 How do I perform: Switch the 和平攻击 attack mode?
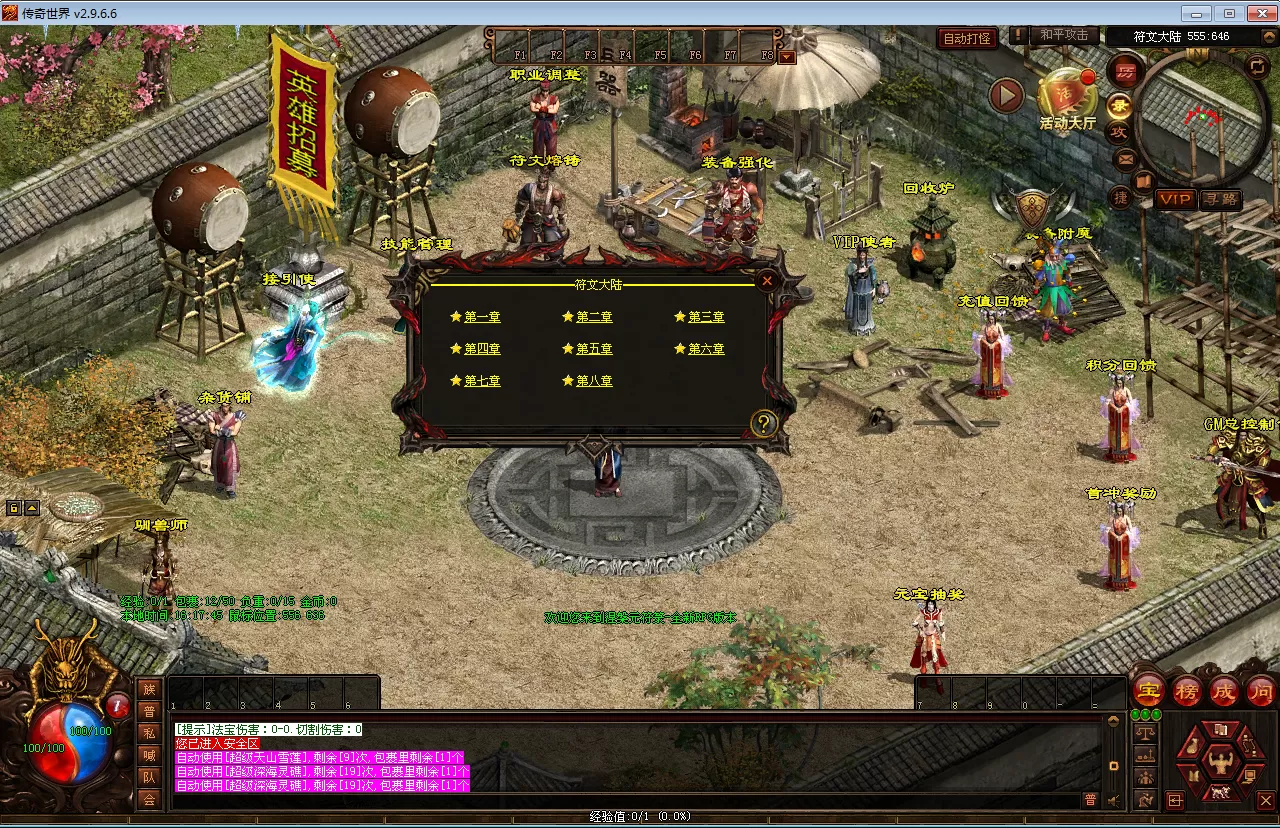pyautogui.click(x=1063, y=36)
